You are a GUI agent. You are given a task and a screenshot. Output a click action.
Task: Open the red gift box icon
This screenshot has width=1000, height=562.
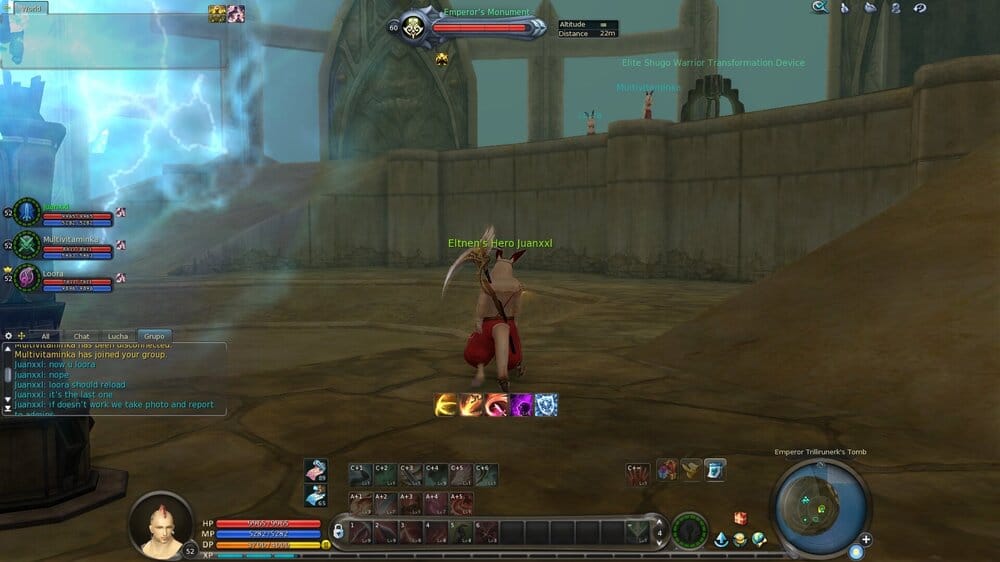coord(741,518)
